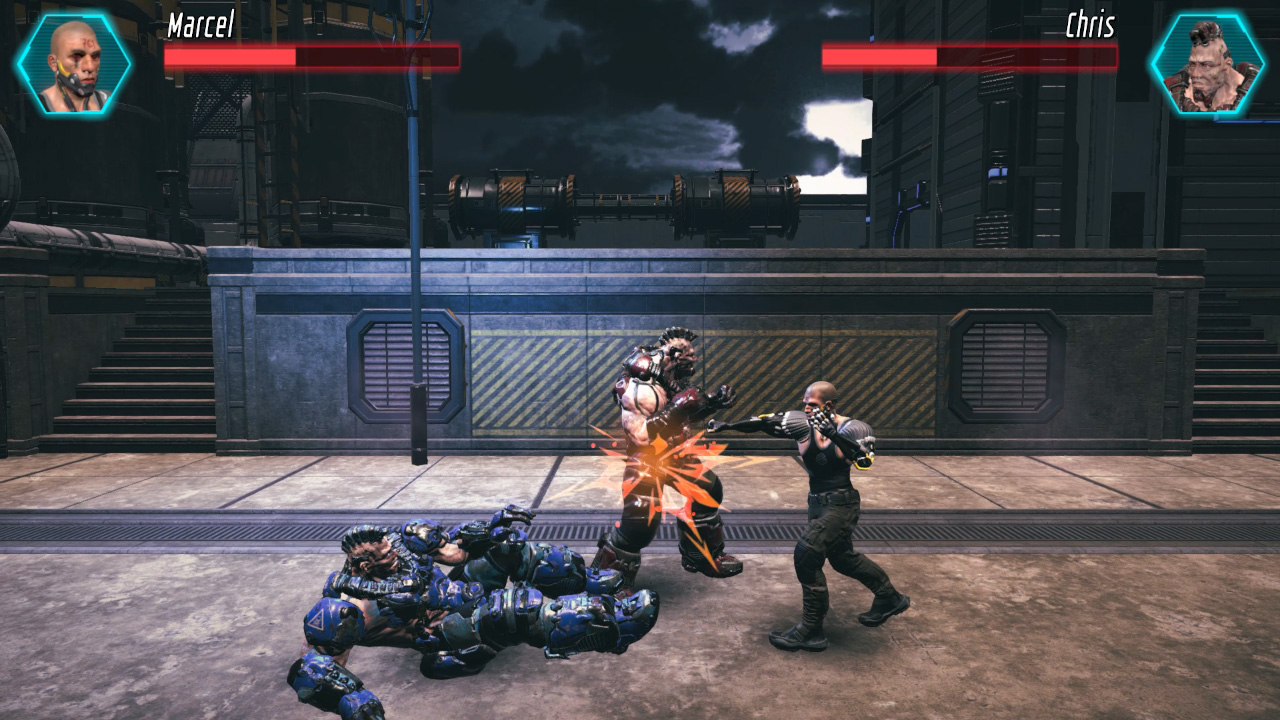Click Chris's red health bar

coord(880,58)
